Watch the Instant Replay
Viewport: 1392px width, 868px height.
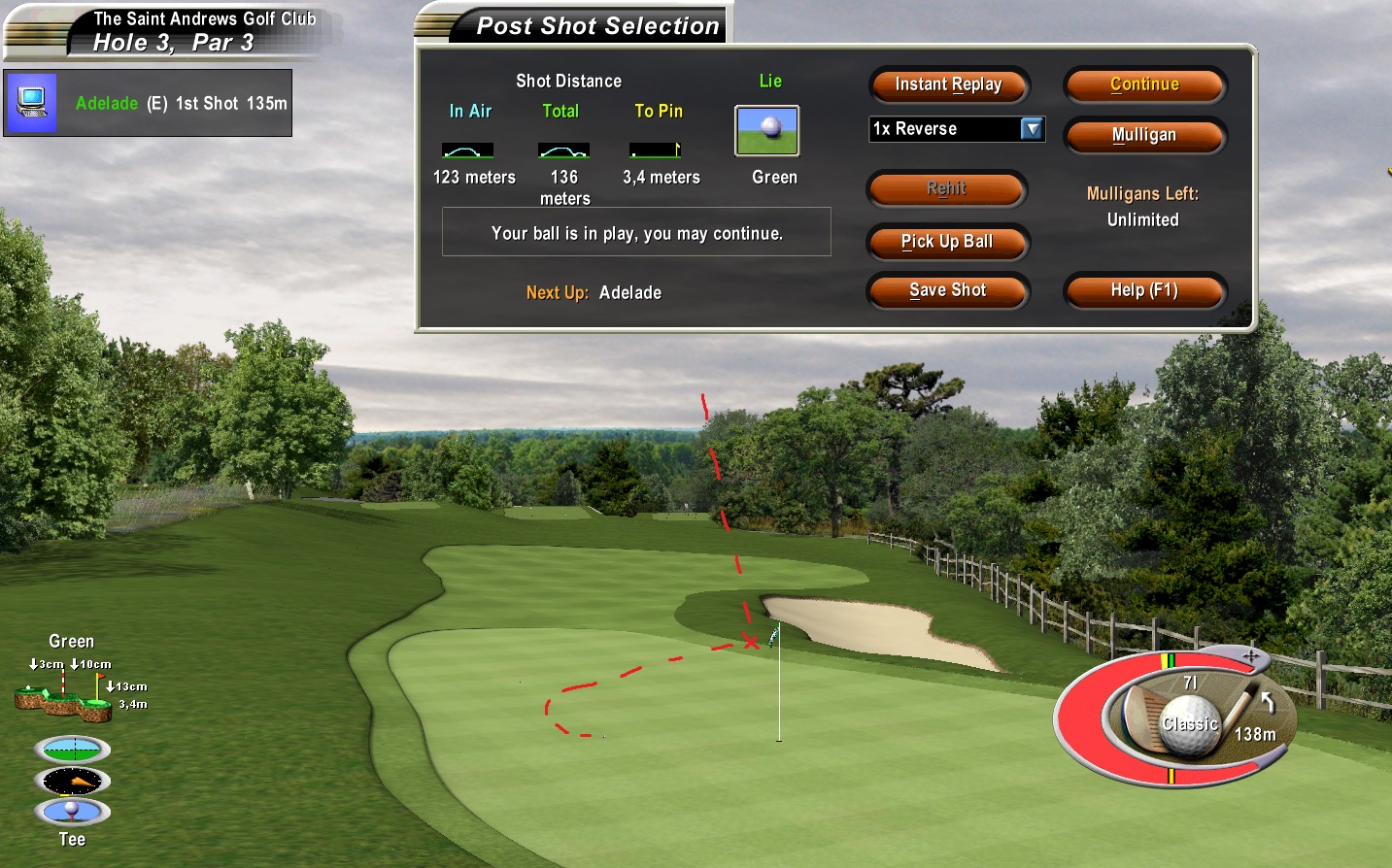[948, 84]
